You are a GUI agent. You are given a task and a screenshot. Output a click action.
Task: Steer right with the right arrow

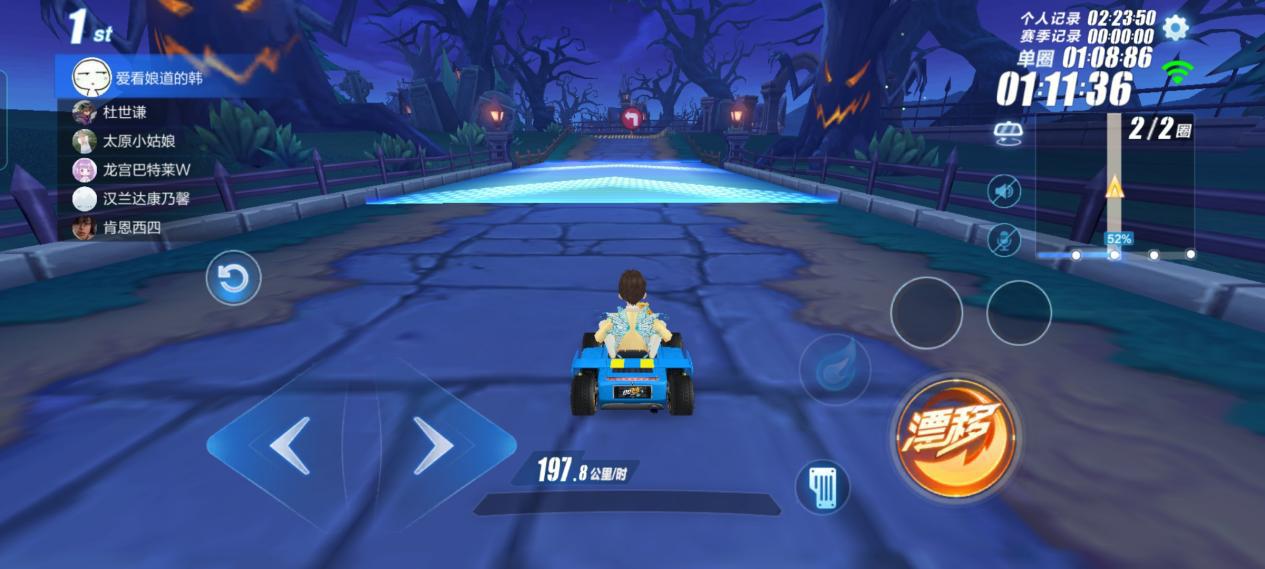tap(433, 445)
